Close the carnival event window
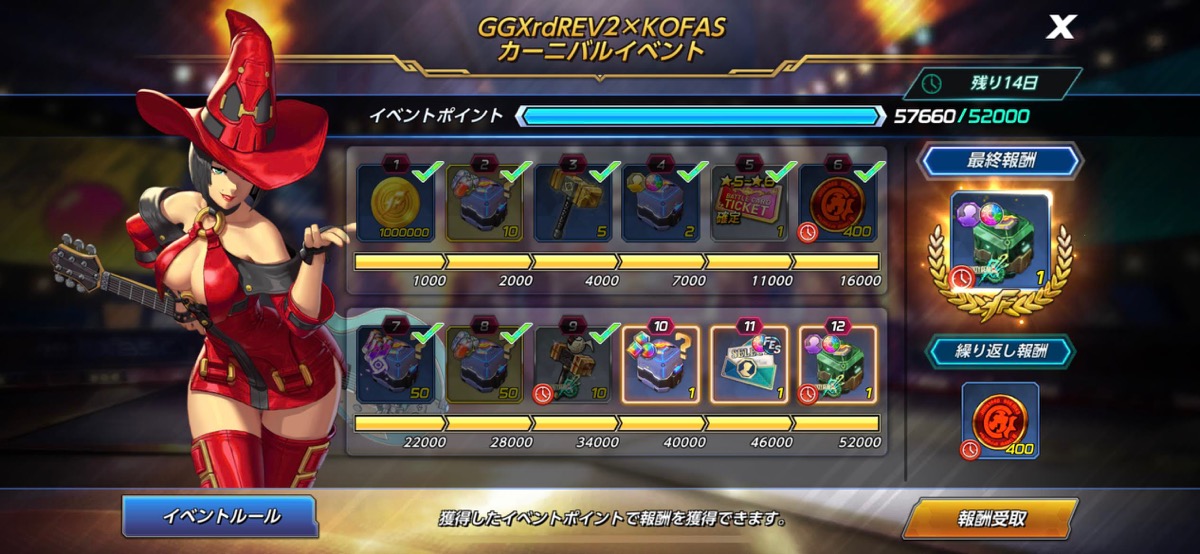This screenshot has height=554, width=1200. pyautogui.click(x=1059, y=27)
